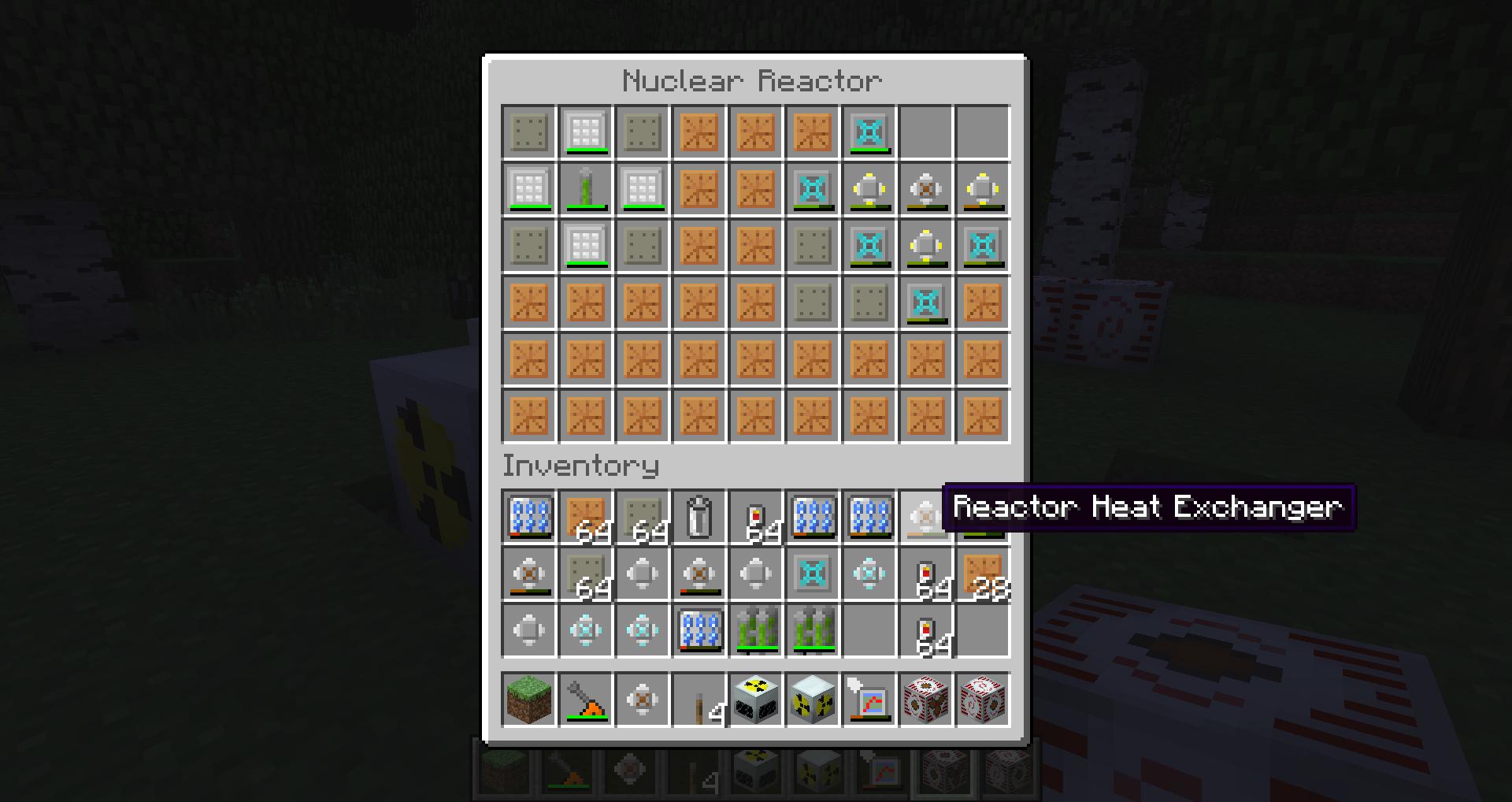Choose the chart screen device in the hotbar

[x=869, y=700]
